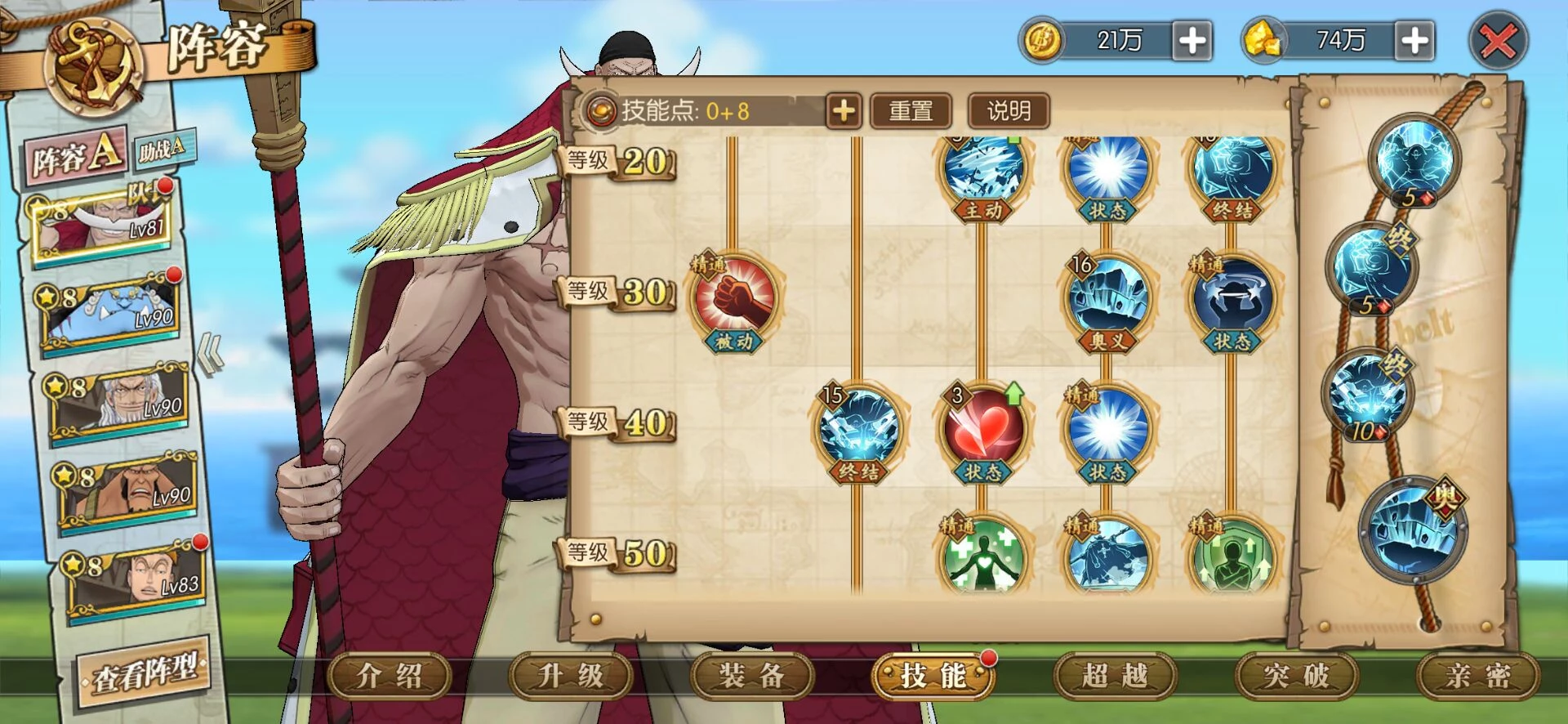This screenshot has width=1568, height=724.
Task: Switch to the 介绍 tab
Action: [390, 677]
